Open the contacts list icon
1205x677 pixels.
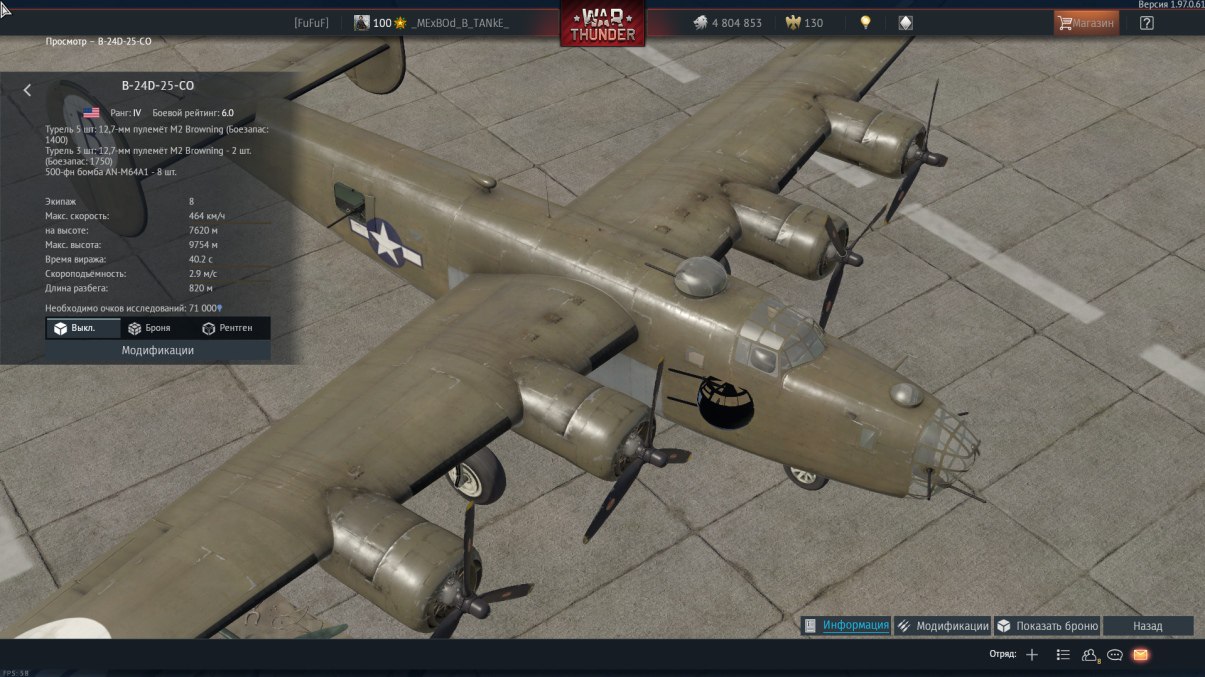(x=1063, y=655)
